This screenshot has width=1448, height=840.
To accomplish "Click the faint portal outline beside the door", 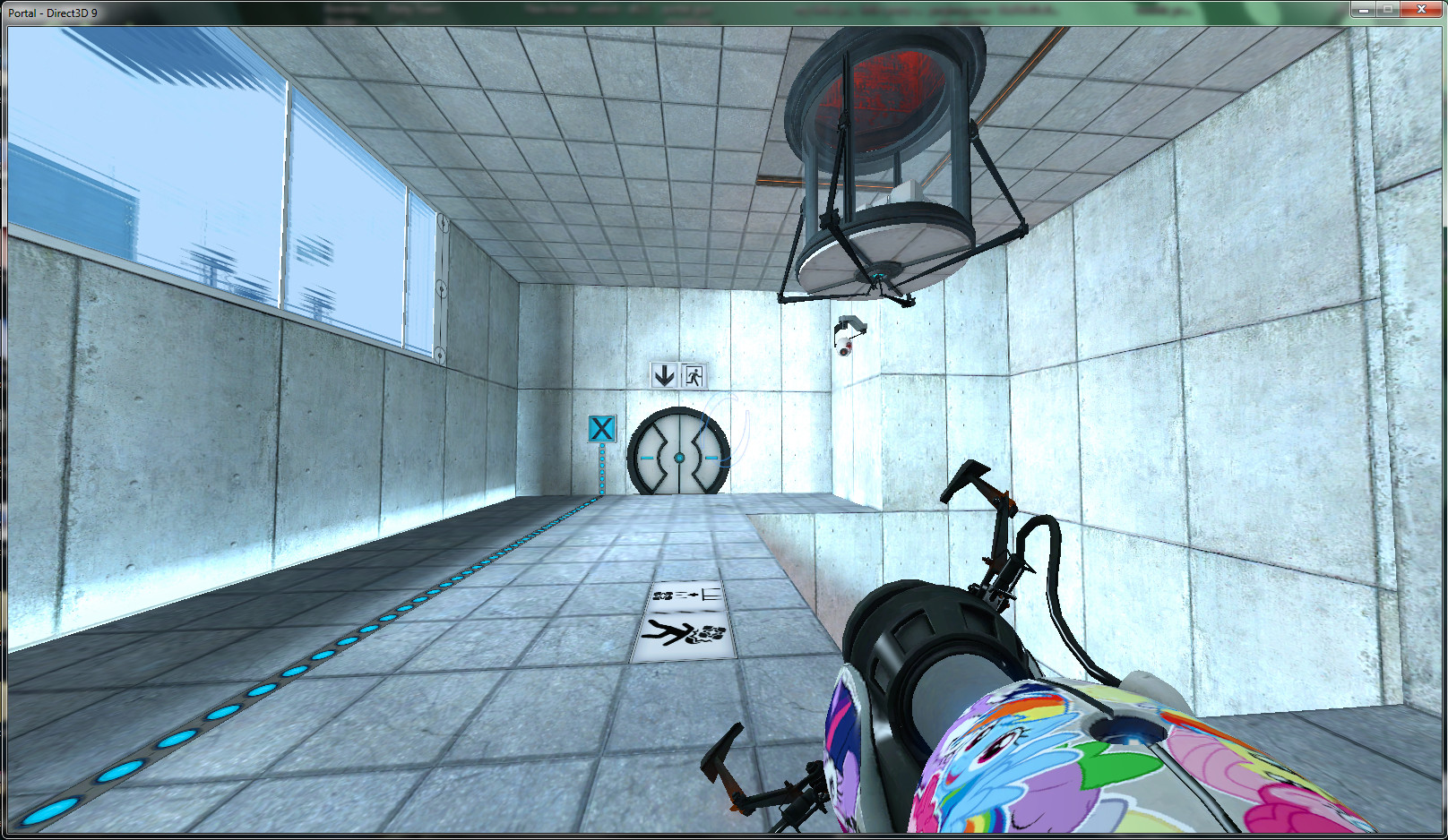I will coord(726,430).
